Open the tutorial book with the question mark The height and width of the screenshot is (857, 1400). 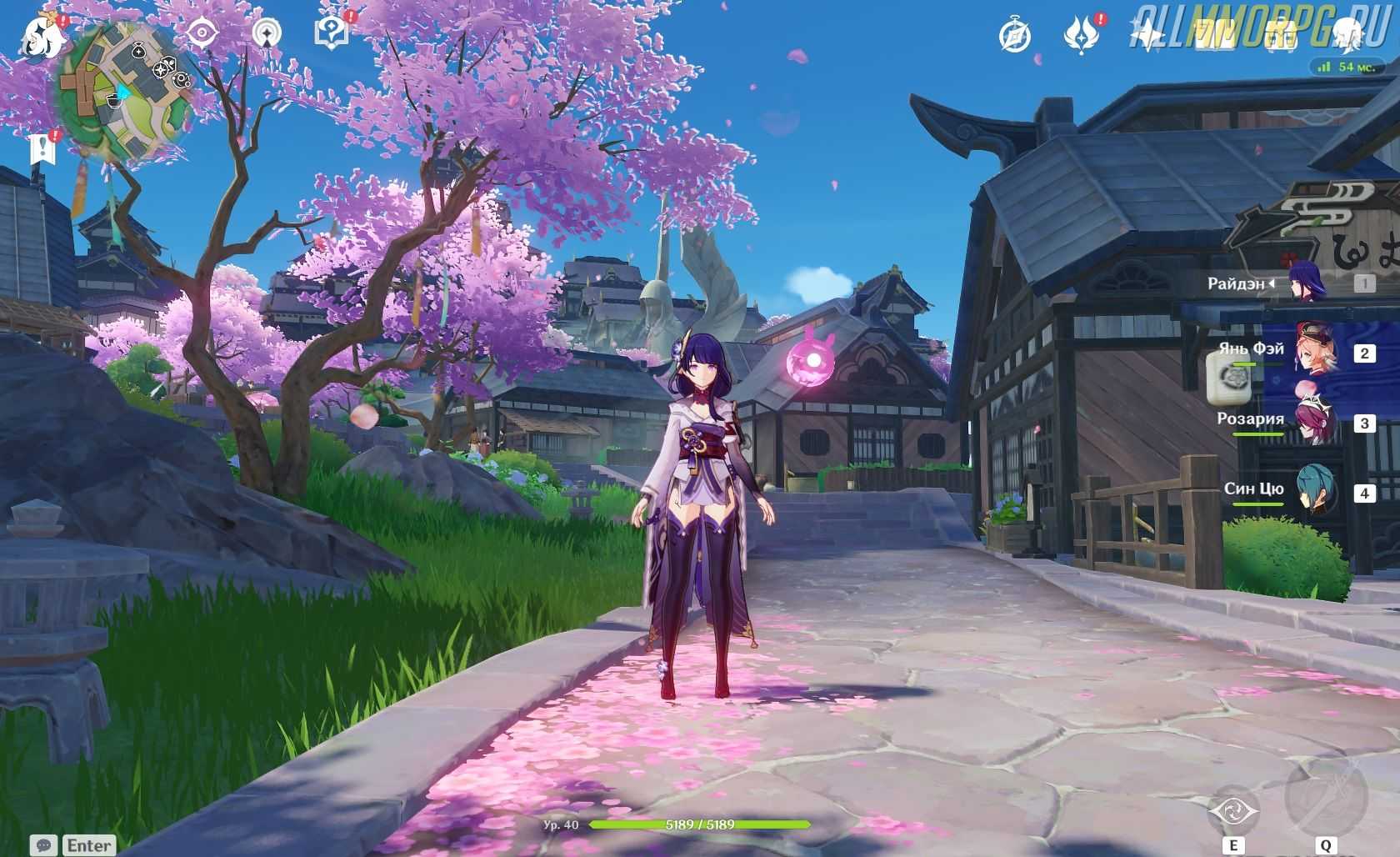coord(331,33)
